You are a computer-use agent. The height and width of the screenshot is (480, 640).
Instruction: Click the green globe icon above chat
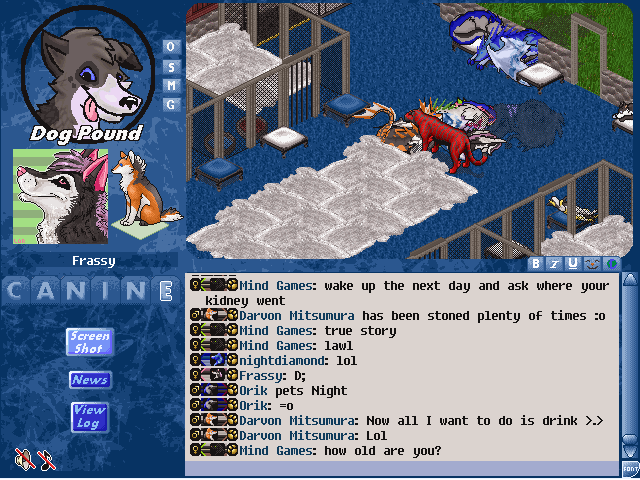(609, 264)
